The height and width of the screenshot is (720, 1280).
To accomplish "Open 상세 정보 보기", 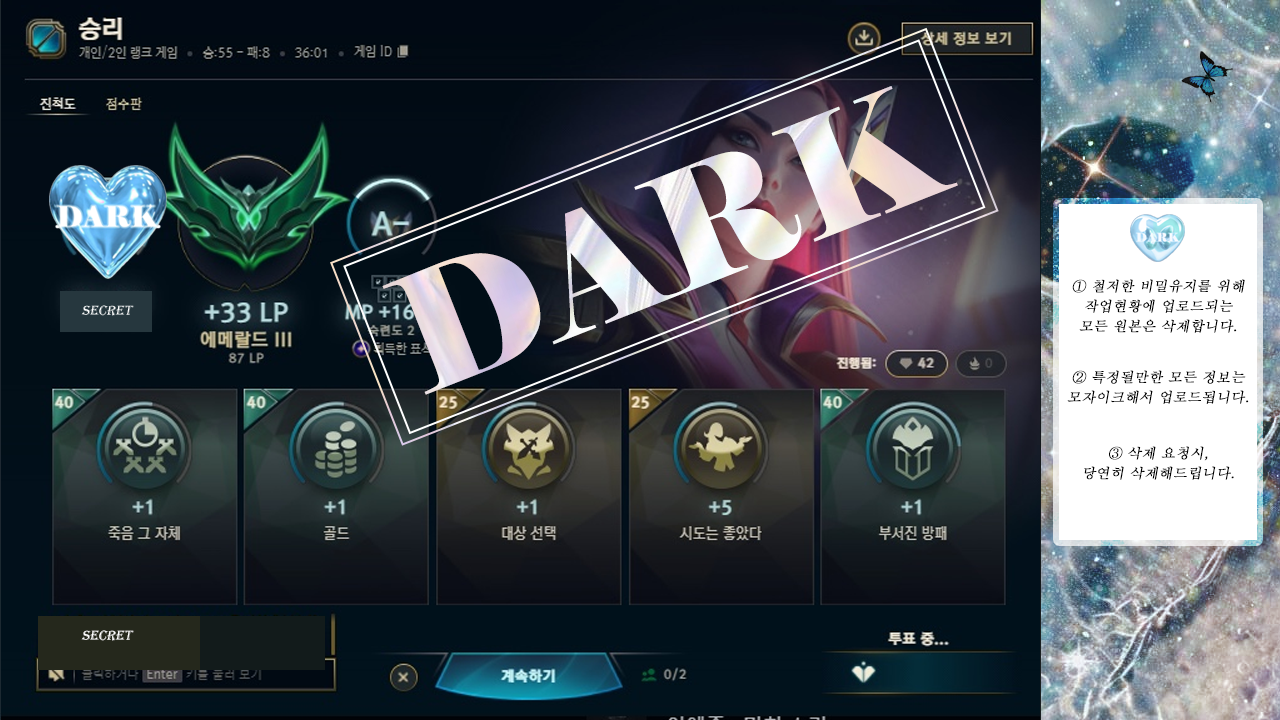I will click(966, 39).
